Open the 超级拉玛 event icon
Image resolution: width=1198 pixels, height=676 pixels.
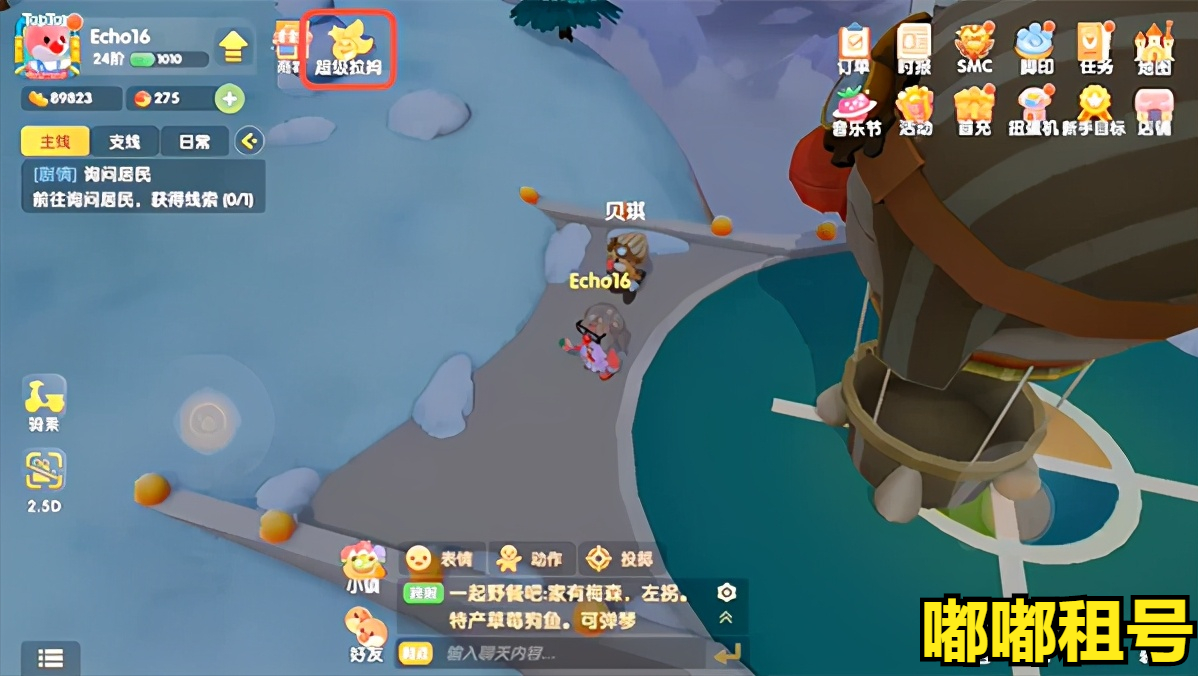coord(348,47)
